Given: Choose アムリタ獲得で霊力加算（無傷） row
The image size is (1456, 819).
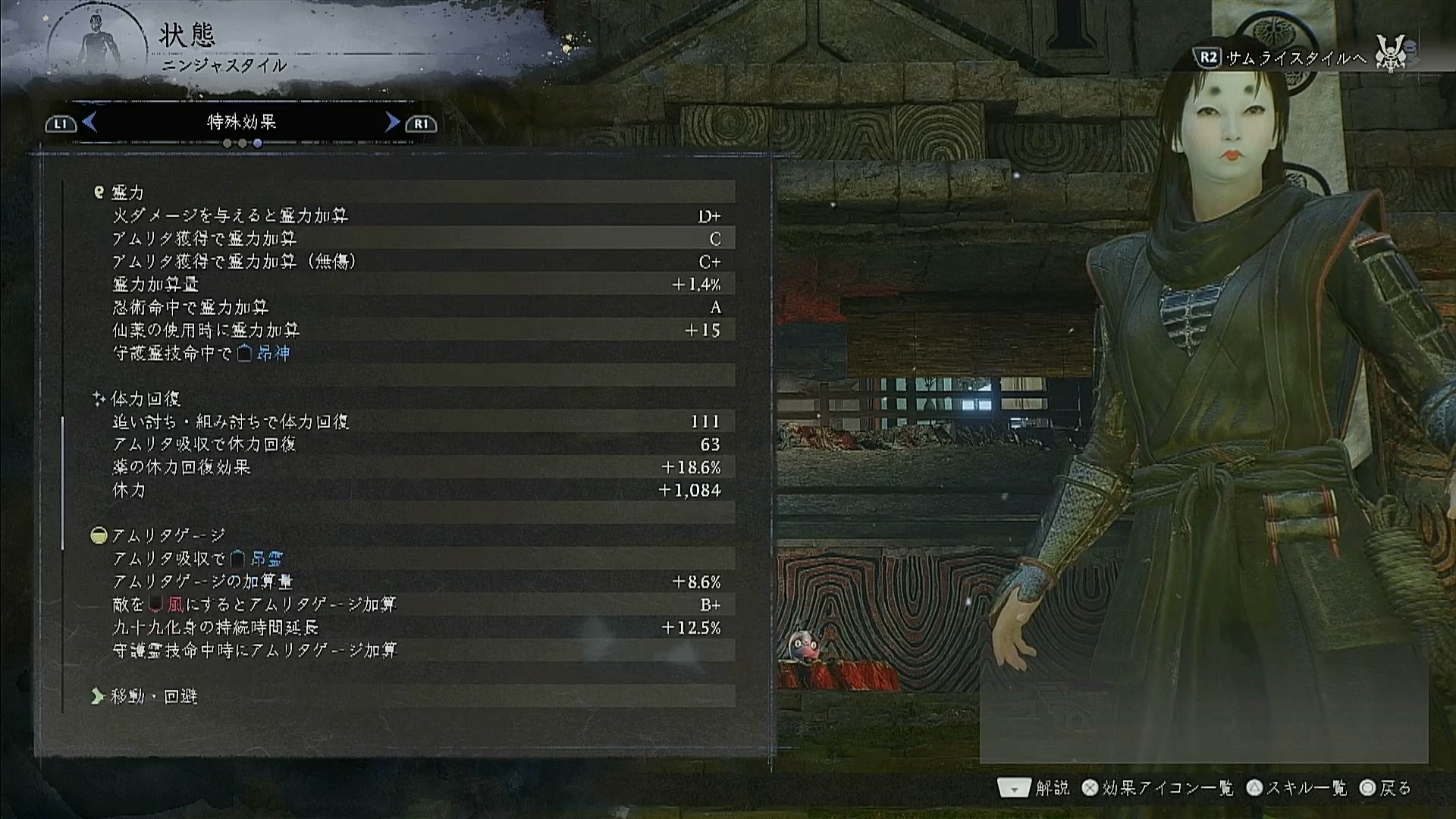Looking at the screenshot, I should pos(416,262).
